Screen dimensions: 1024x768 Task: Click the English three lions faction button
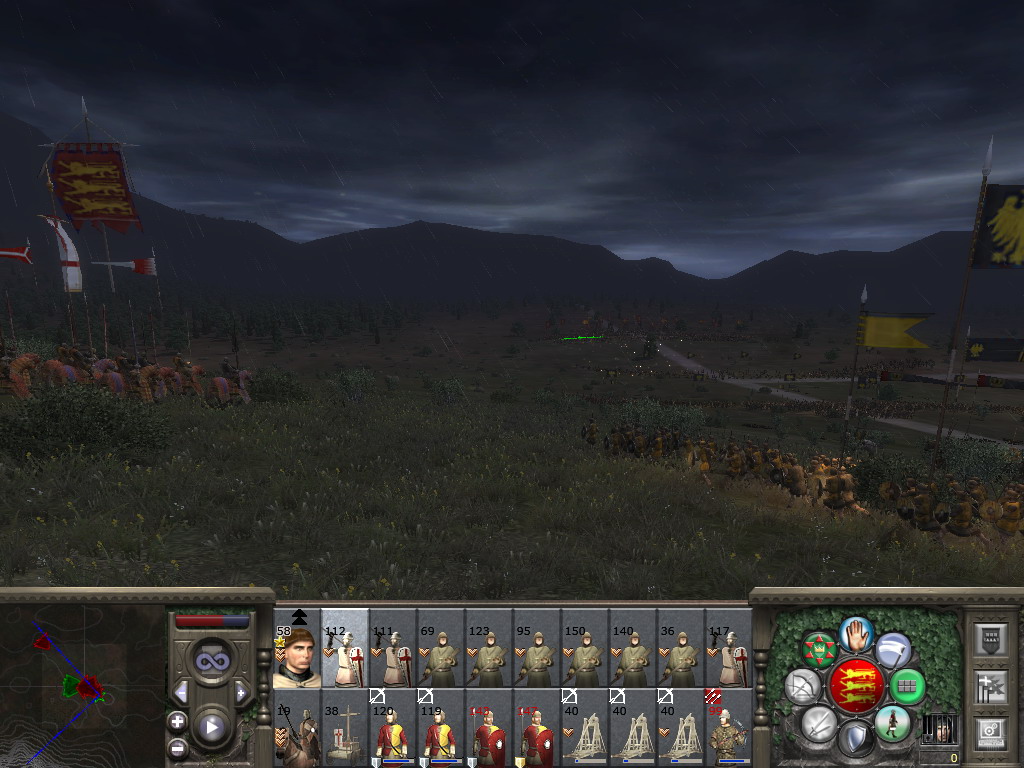pos(856,686)
